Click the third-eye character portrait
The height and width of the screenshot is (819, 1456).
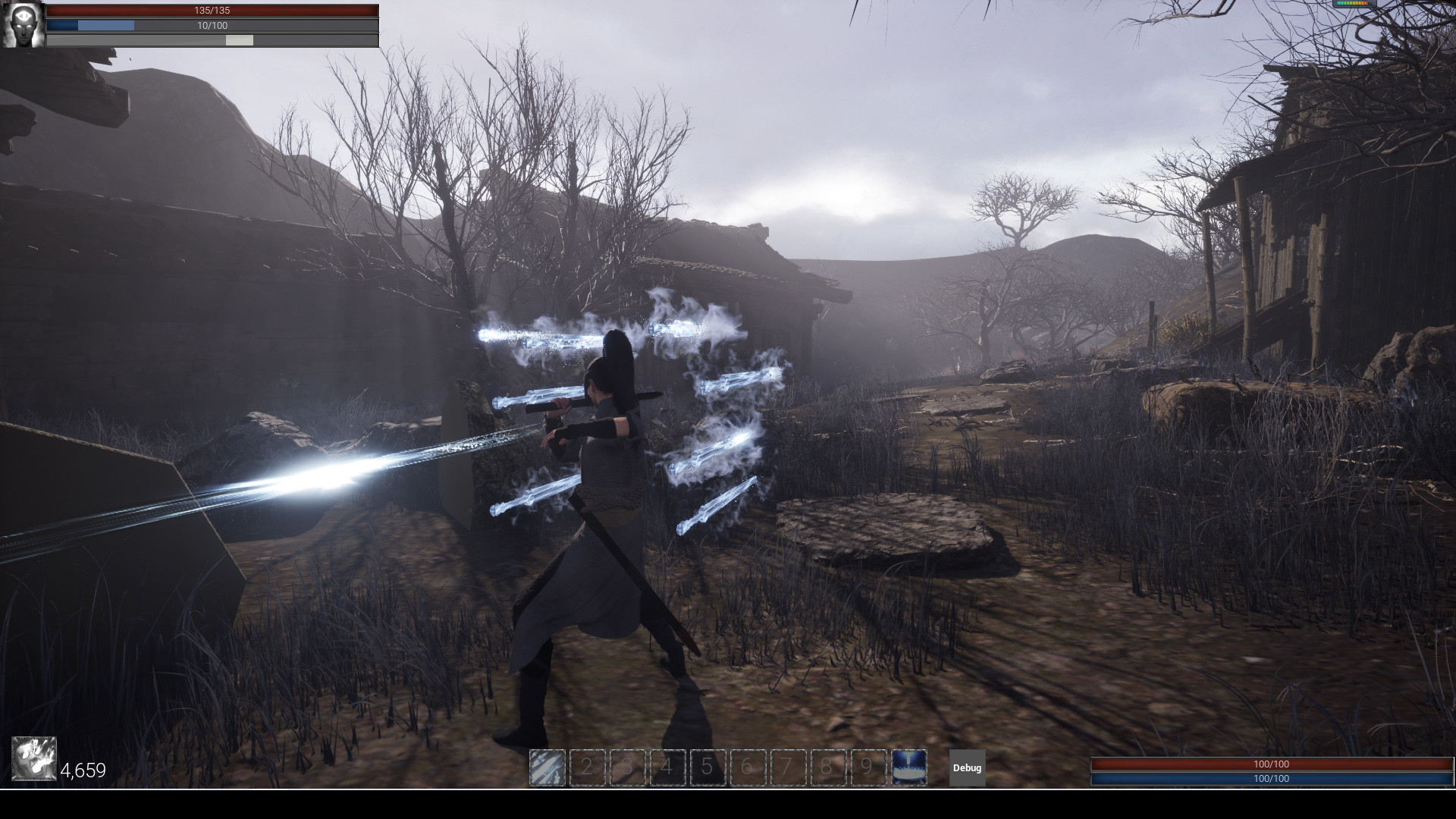pyautogui.click(x=24, y=24)
